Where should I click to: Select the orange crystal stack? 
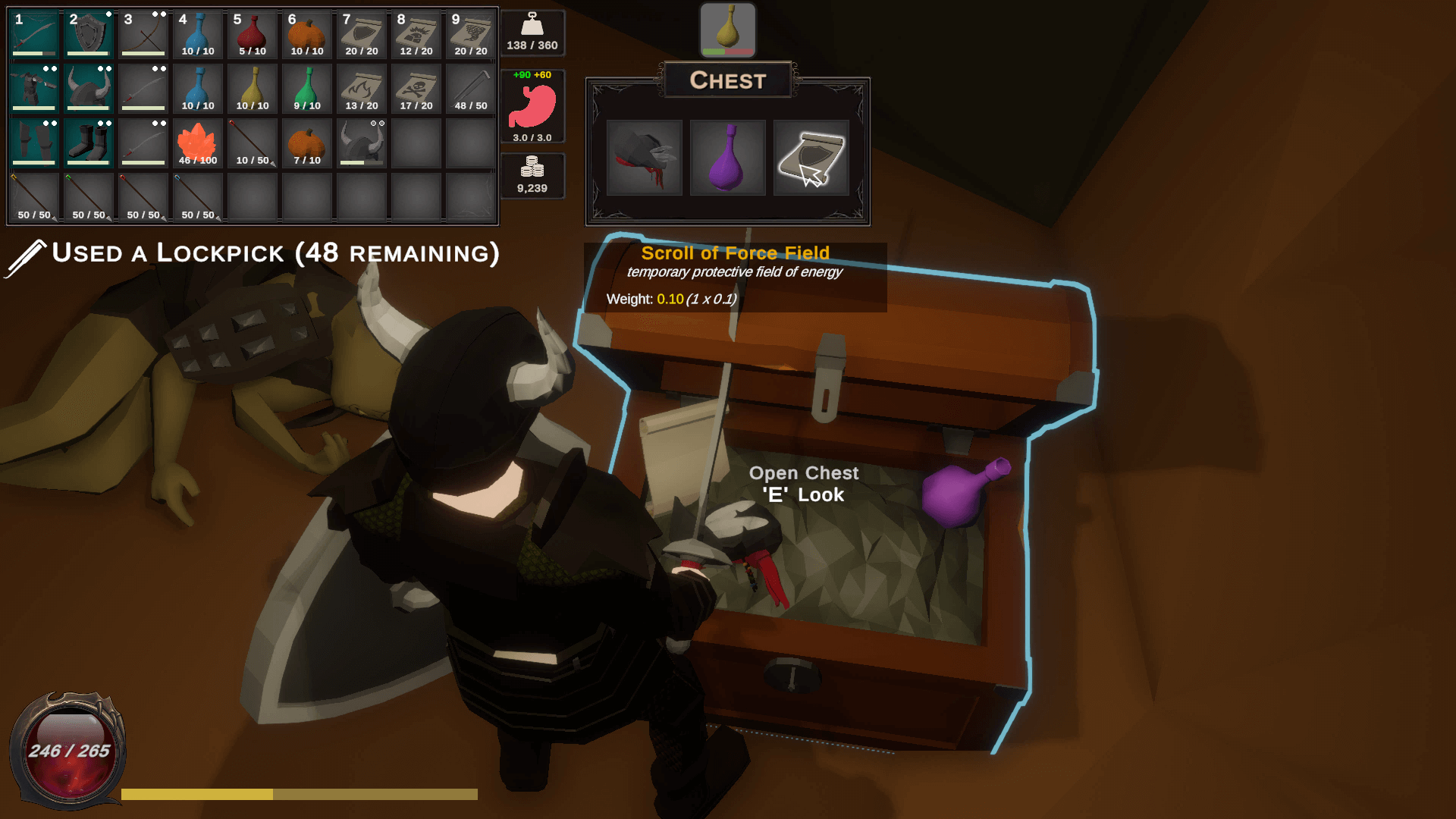click(x=198, y=143)
